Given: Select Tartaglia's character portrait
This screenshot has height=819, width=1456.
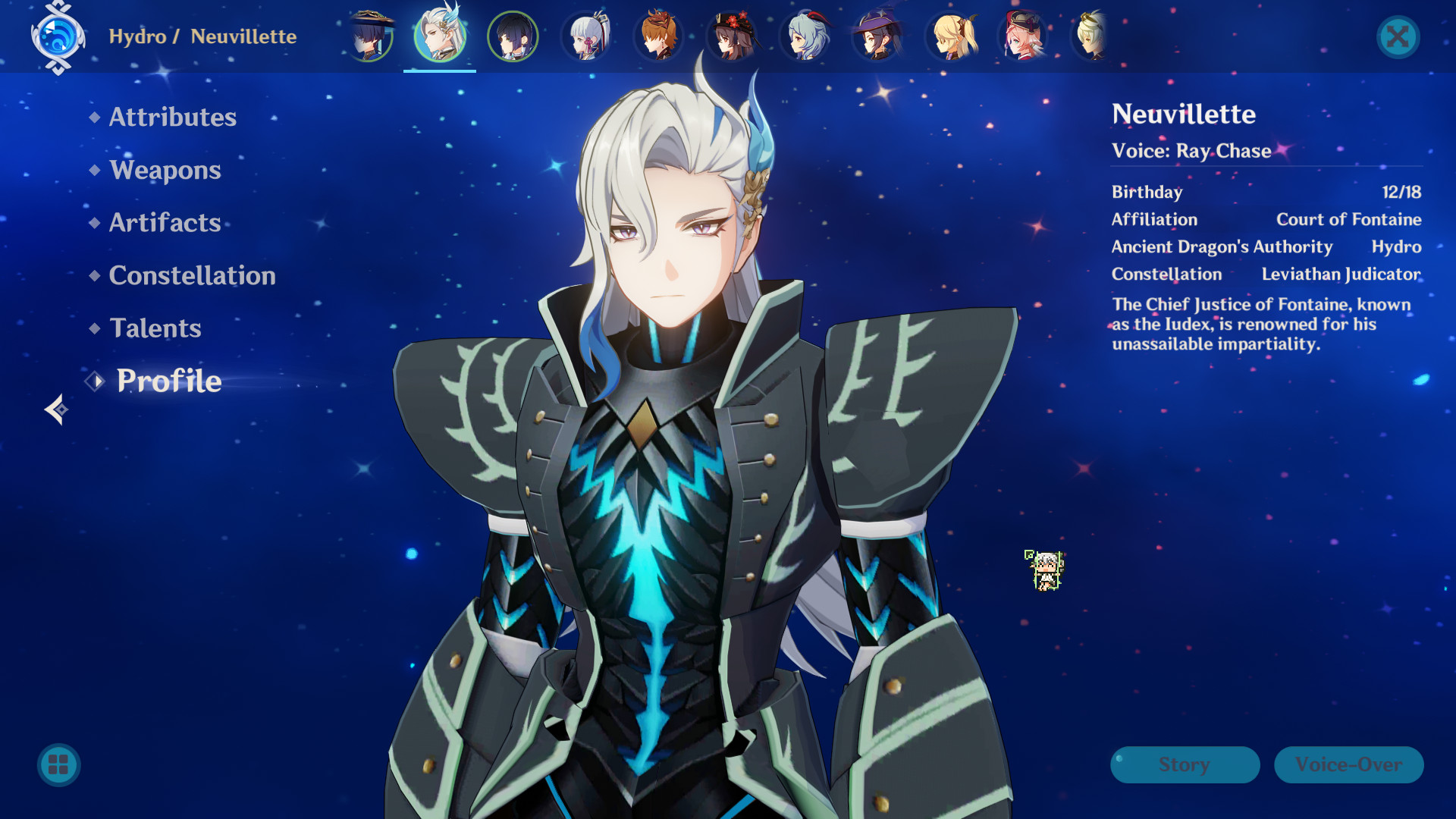Looking at the screenshot, I should point(659,36).
